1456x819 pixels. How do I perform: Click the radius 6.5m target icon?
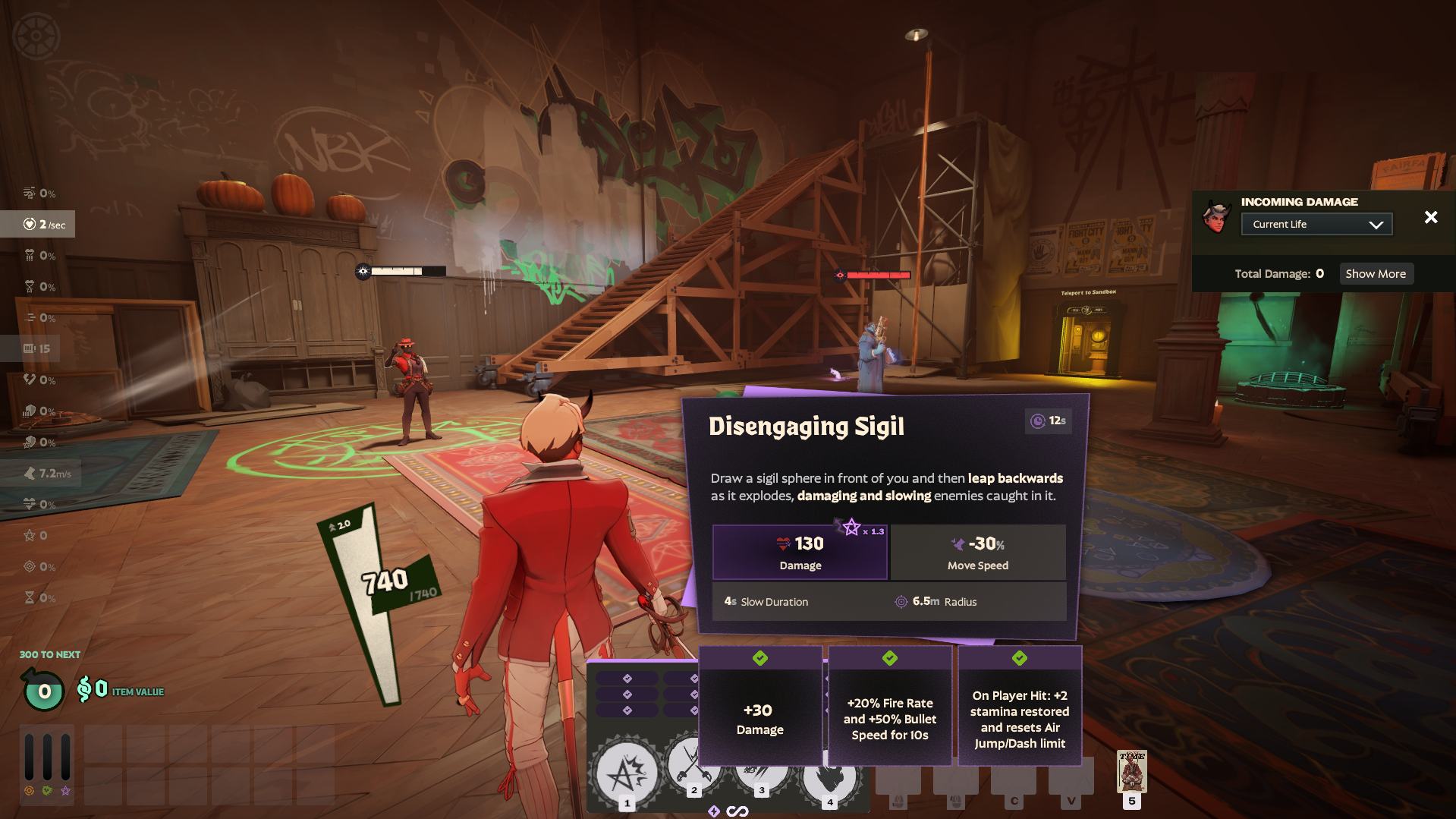tap(902, 601)
